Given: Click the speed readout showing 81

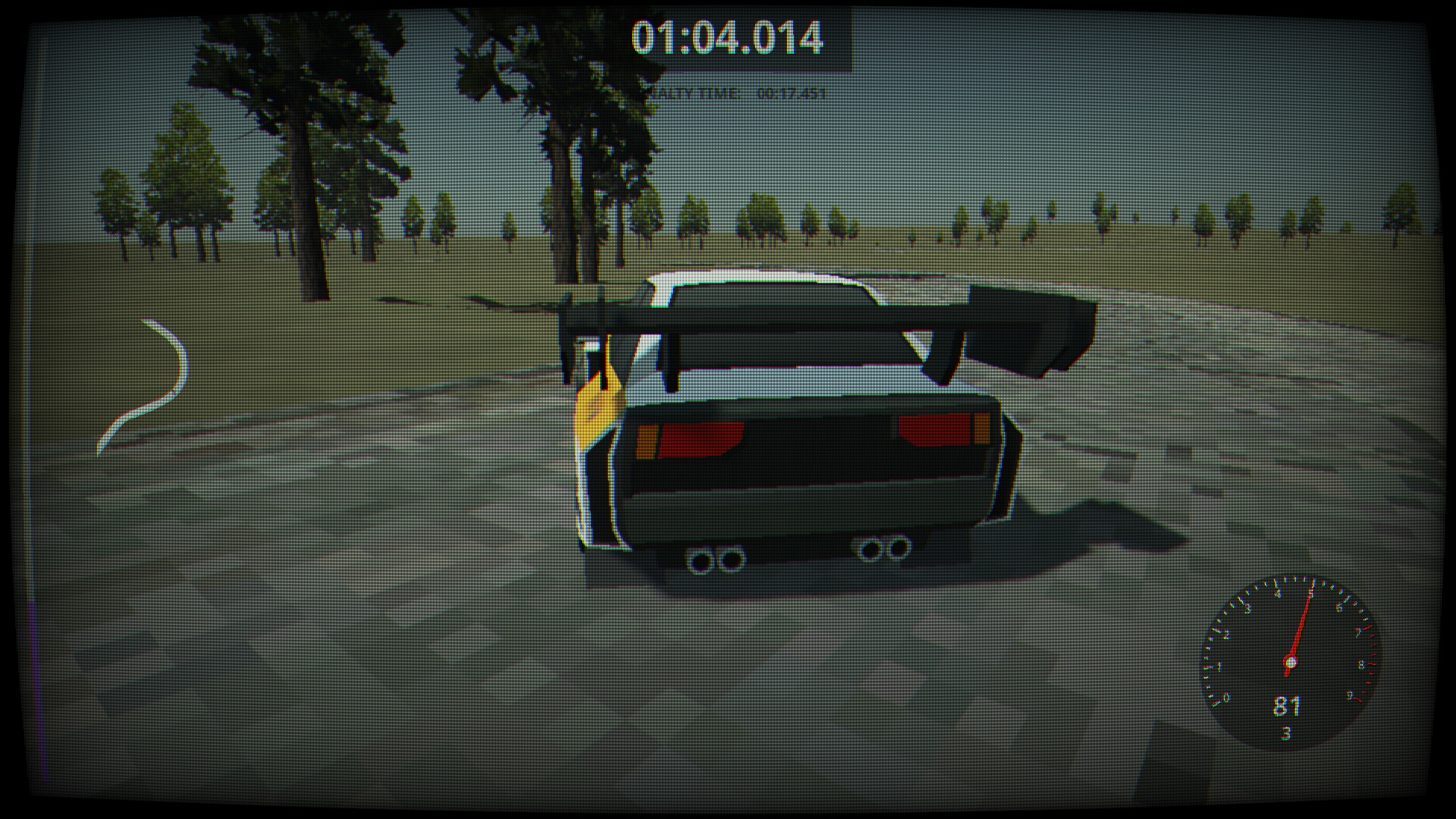Looking at the screenshot, I should click(x=1287, y=708).
